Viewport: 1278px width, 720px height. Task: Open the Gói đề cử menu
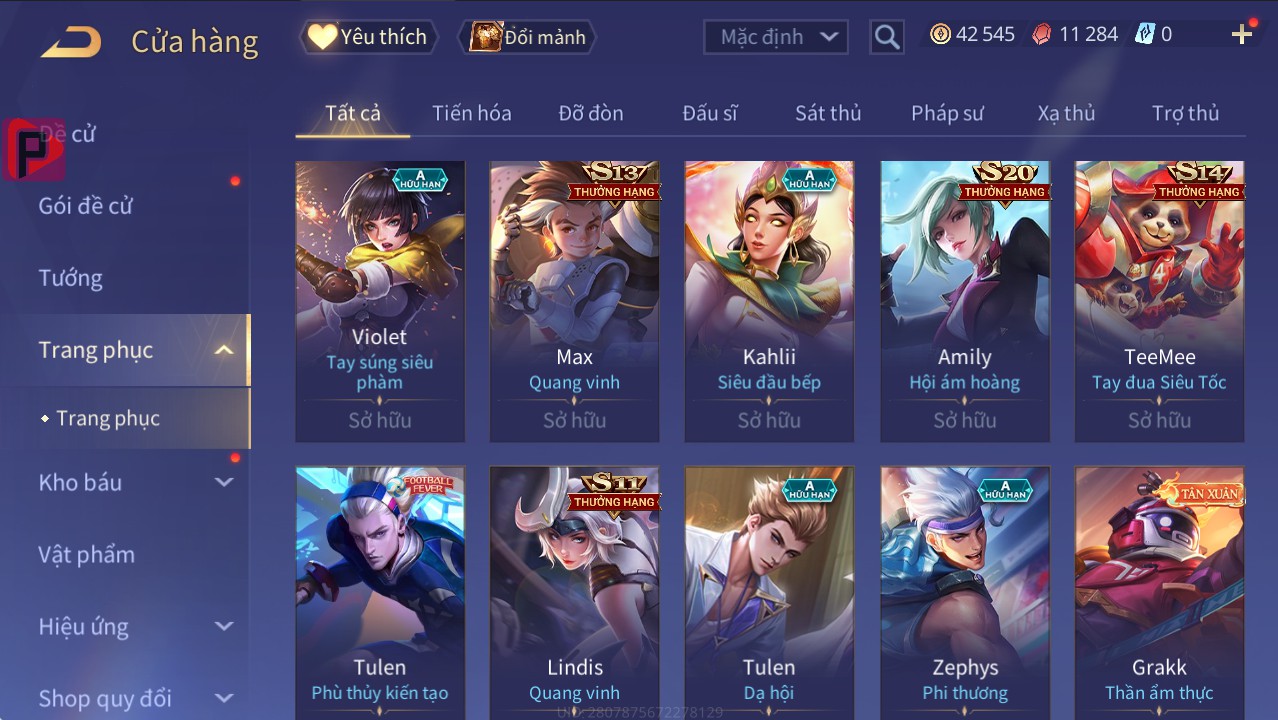tap(86, 206)
